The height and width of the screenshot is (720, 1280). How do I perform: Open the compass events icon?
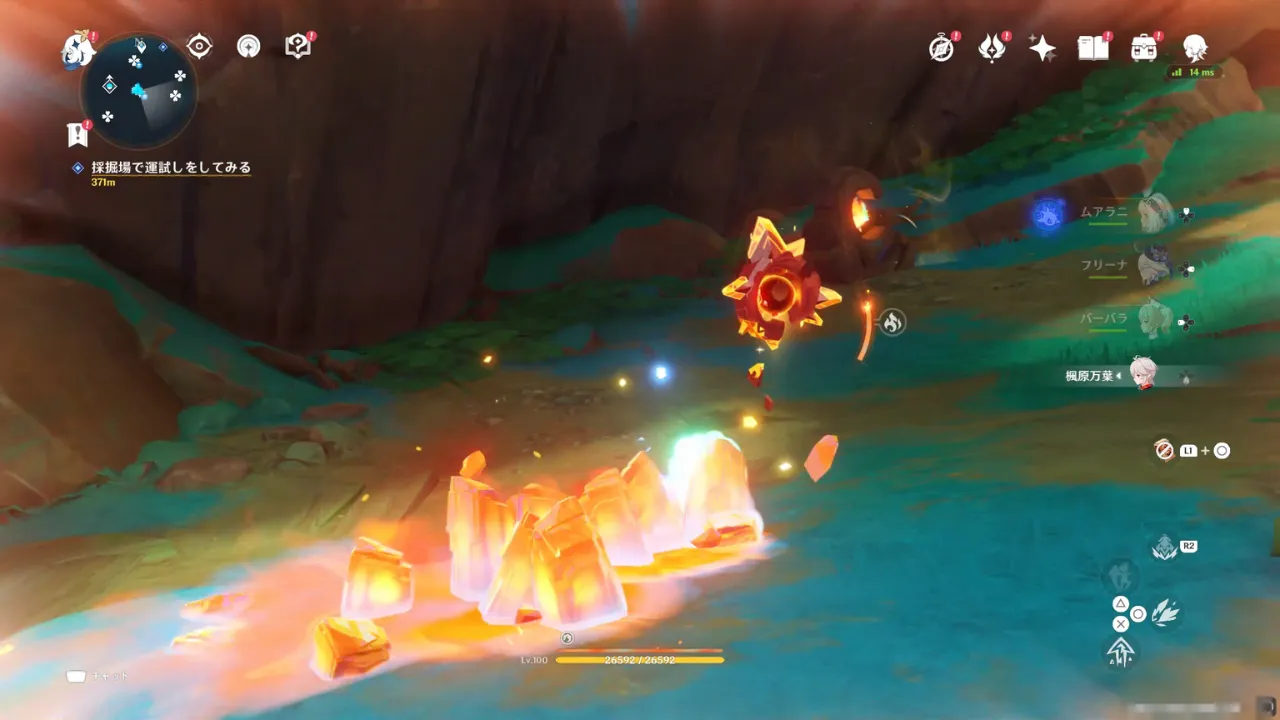tap(941, 48)
